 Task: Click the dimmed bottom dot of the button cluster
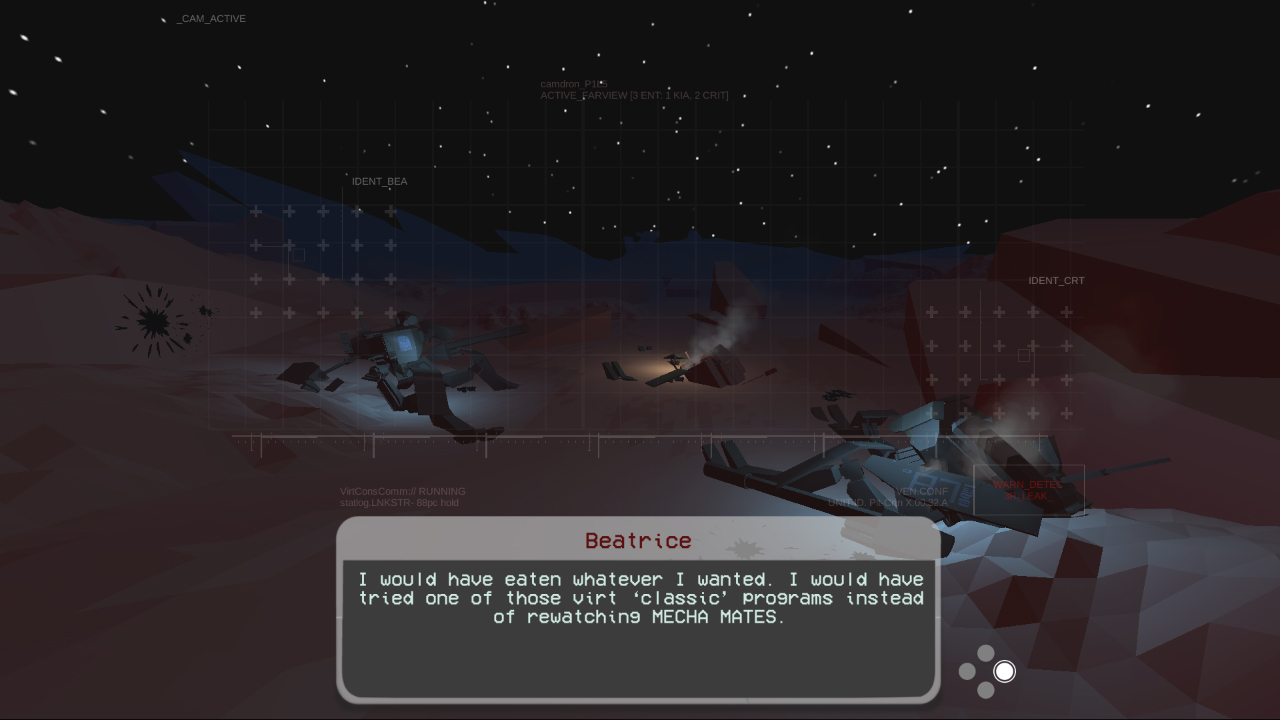[x=985, y=689]
